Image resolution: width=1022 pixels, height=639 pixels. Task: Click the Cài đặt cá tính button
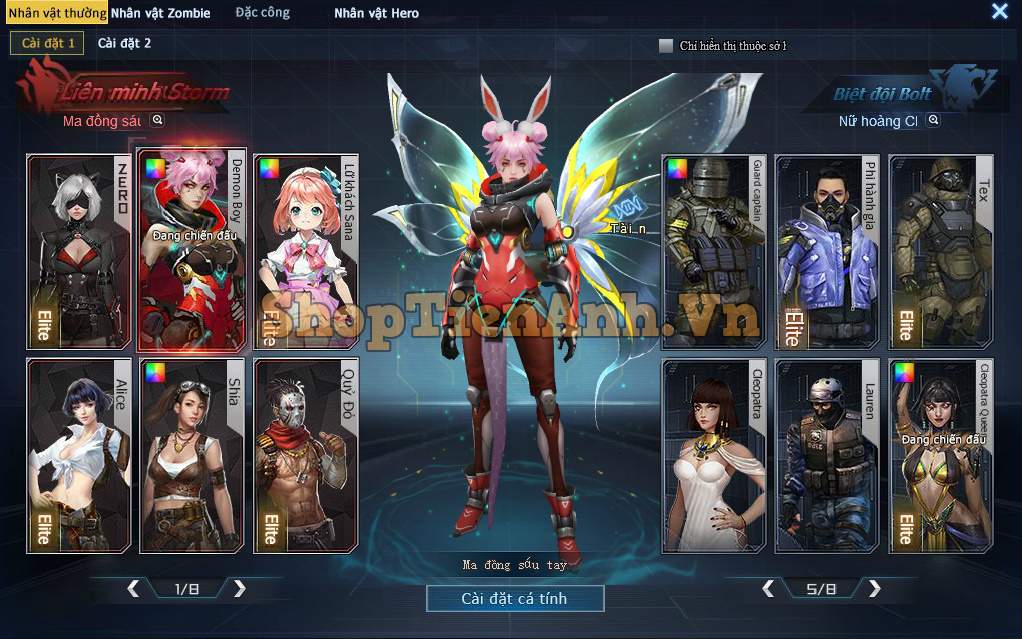coord(514,598)
